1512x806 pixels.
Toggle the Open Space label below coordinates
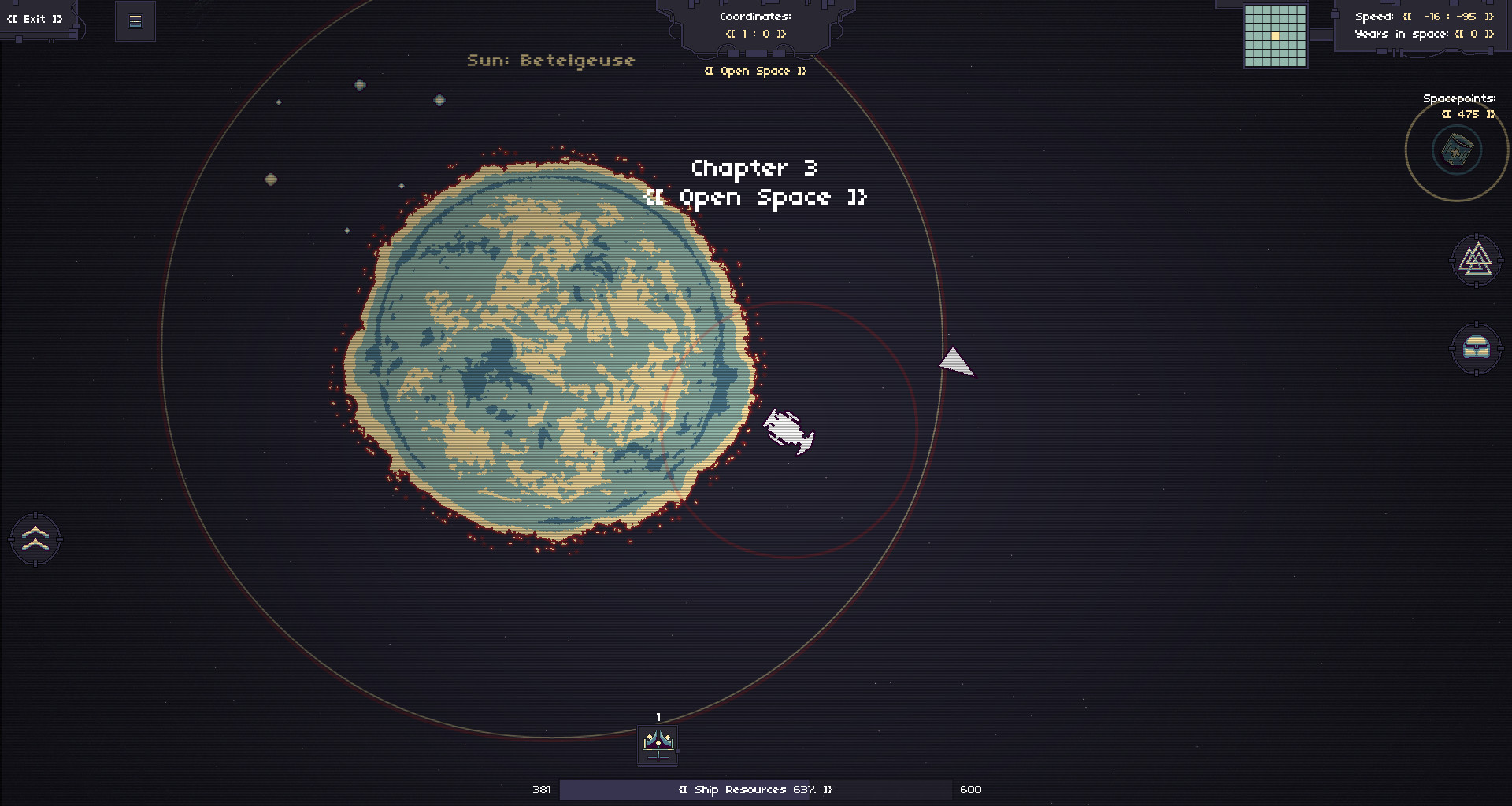[x=754, y=71]
